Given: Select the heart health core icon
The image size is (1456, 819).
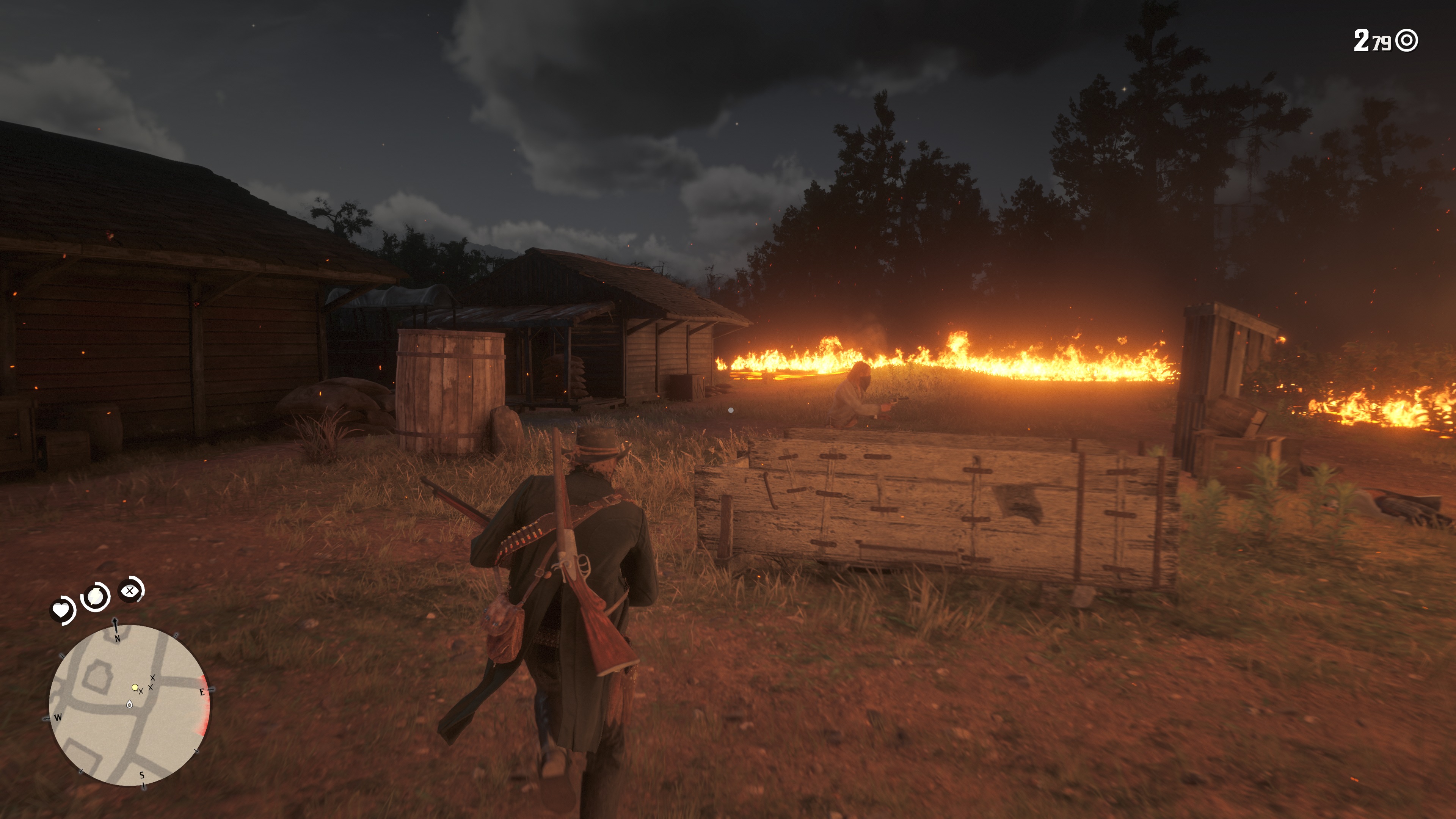Looking at the screenshot, I should (61, 610).
